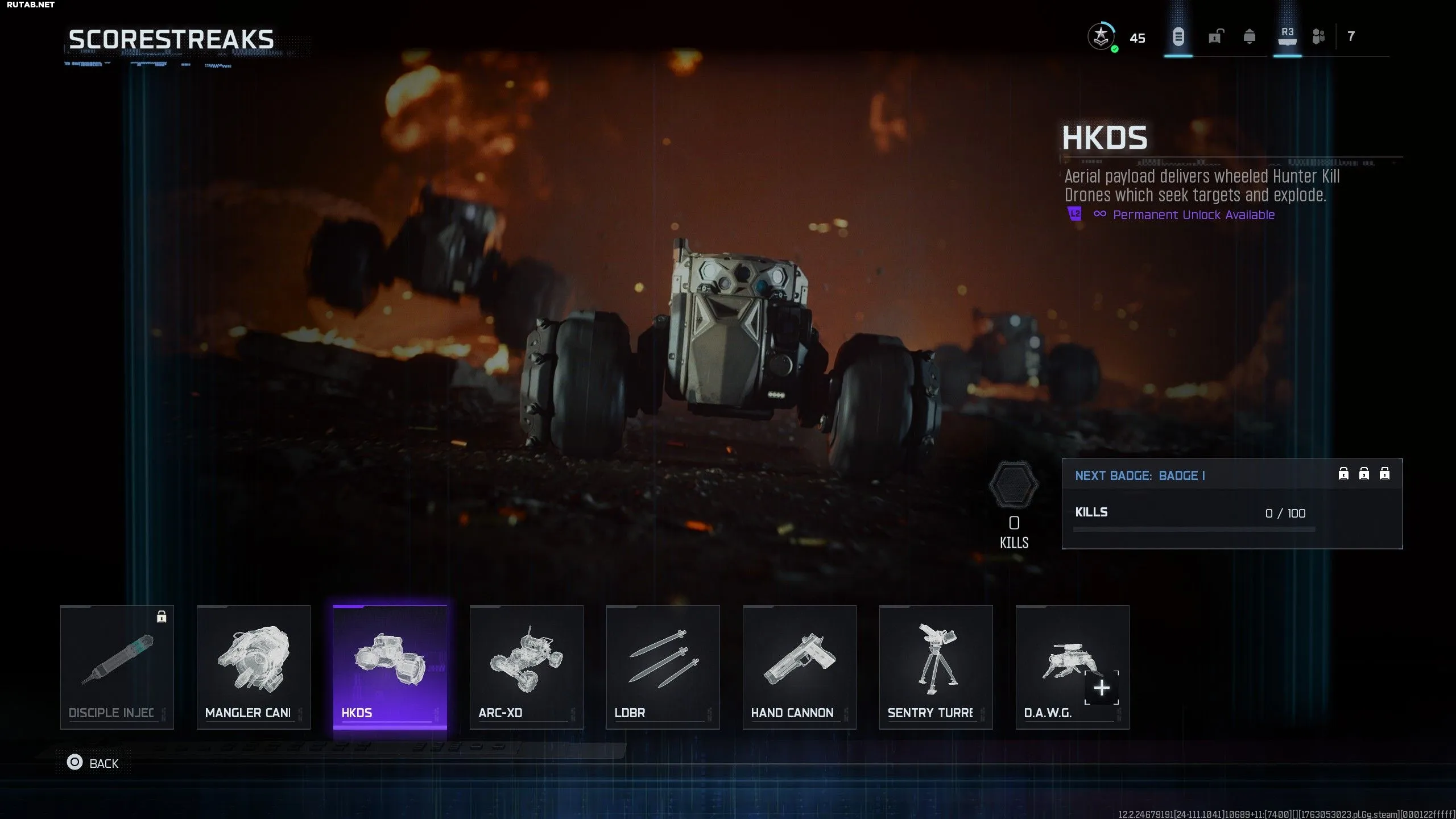Open the menu list icon in top bar
The width and height of the screenshot is (1456, 819).
(1178, 37)
